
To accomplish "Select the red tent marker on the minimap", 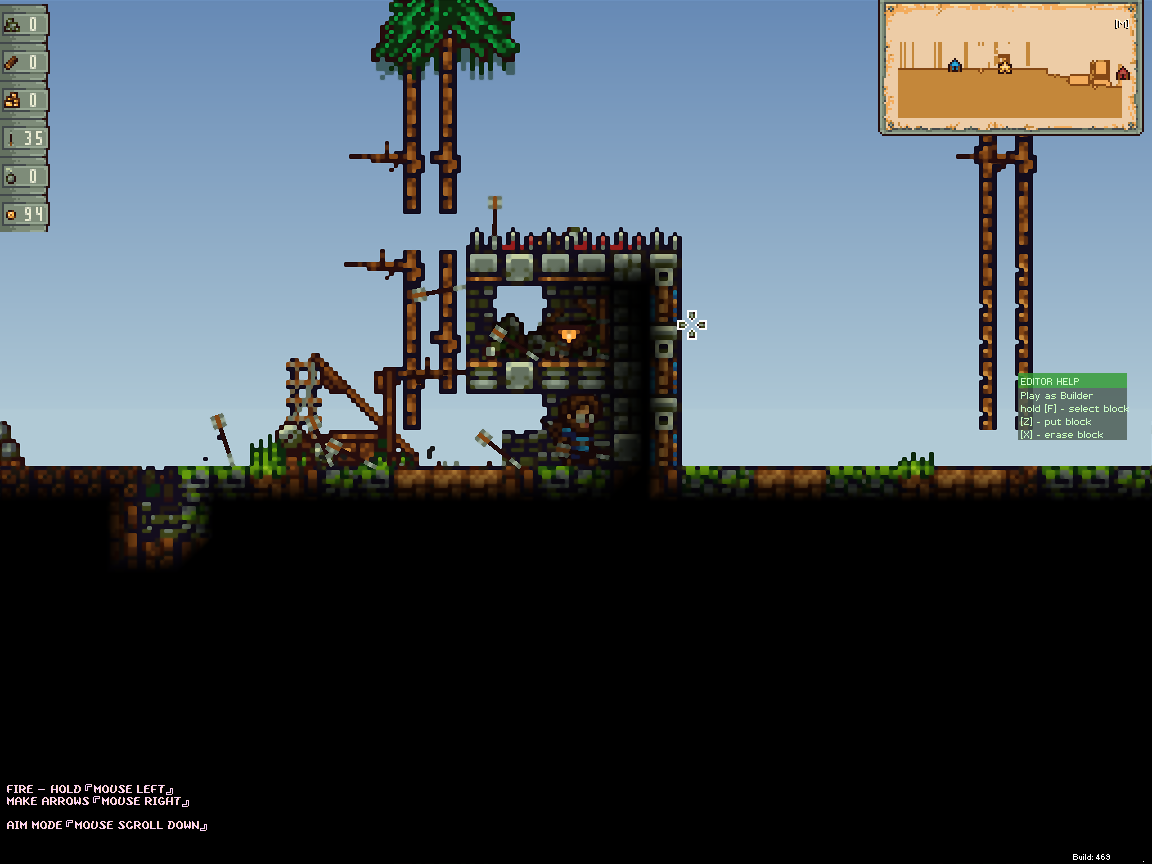I will pyautogui.click(x=1122, y=73).
